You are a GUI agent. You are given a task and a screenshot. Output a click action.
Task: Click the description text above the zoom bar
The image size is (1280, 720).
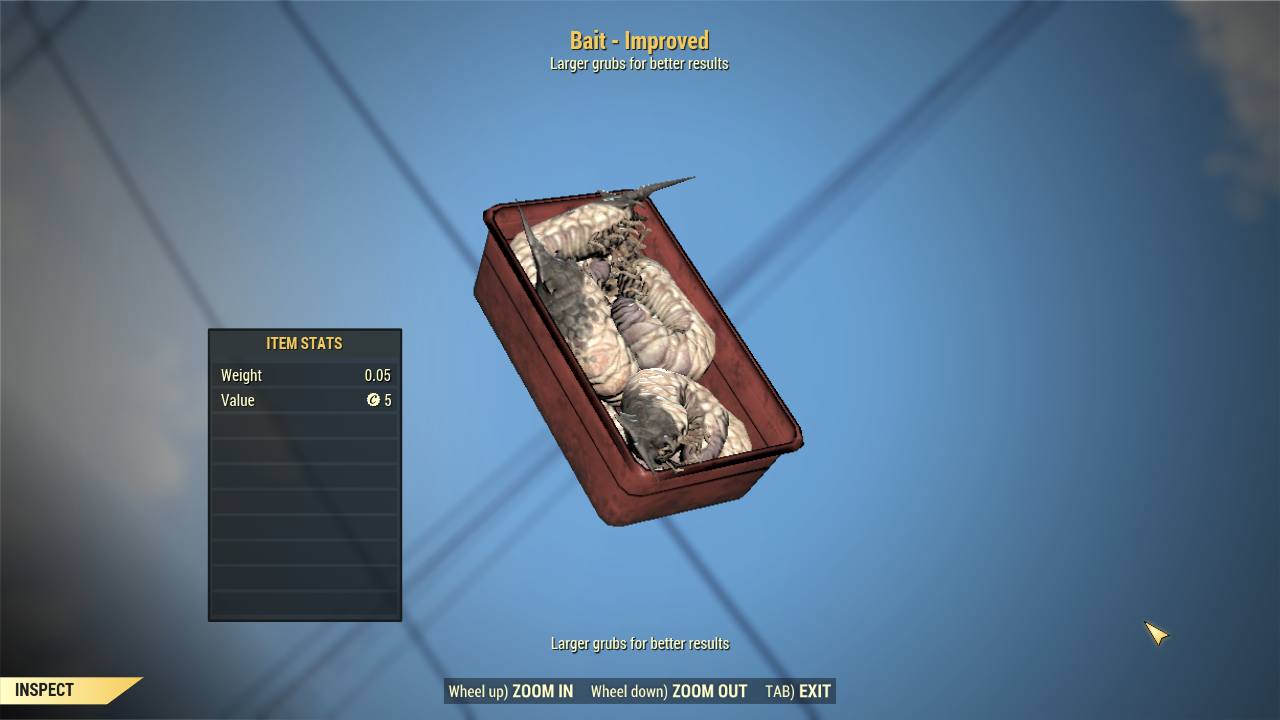[638, 644]
